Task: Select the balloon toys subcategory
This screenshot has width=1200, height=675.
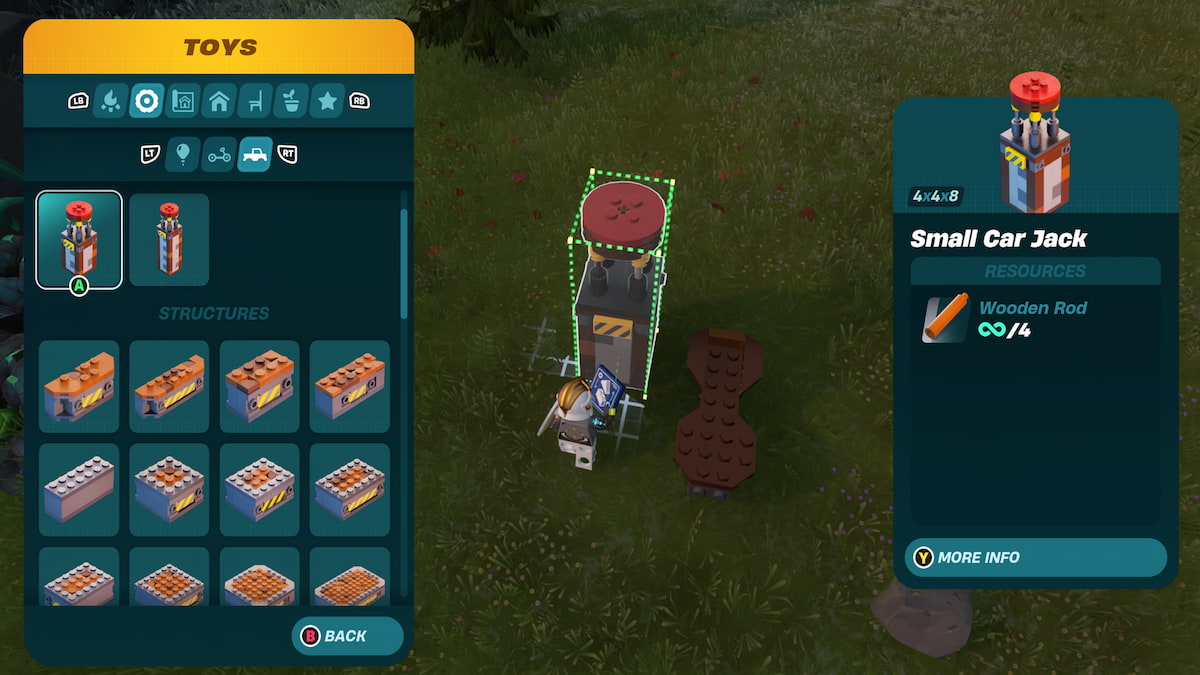Action: 183,154
